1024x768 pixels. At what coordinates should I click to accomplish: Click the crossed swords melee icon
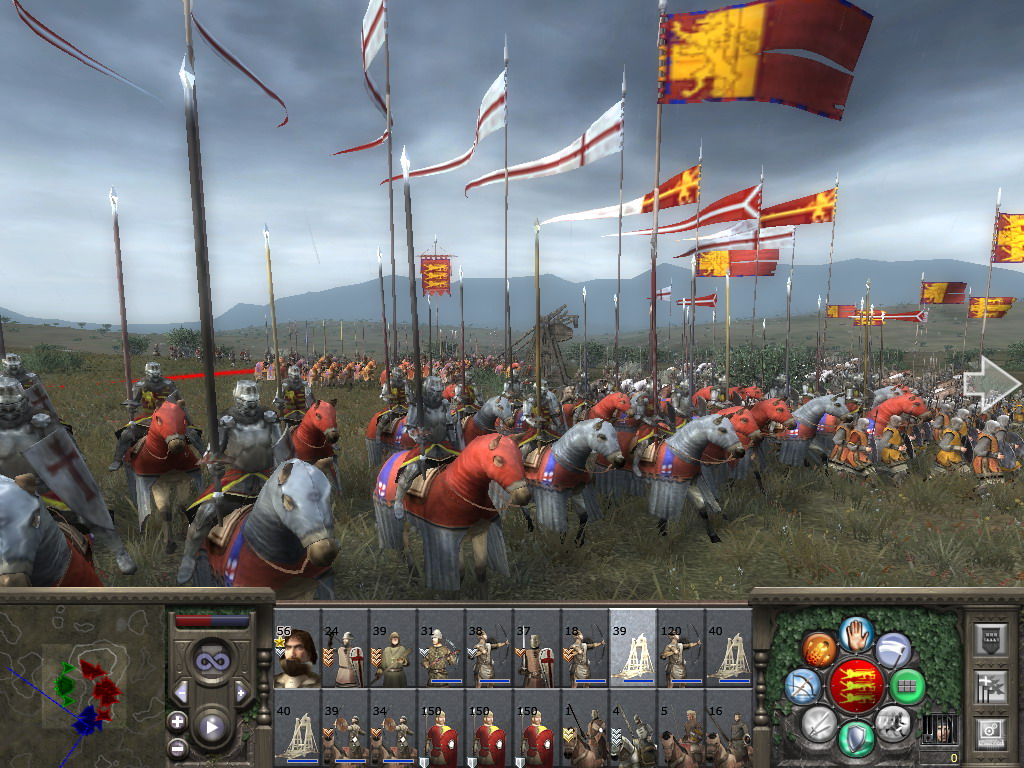[819, 722]
